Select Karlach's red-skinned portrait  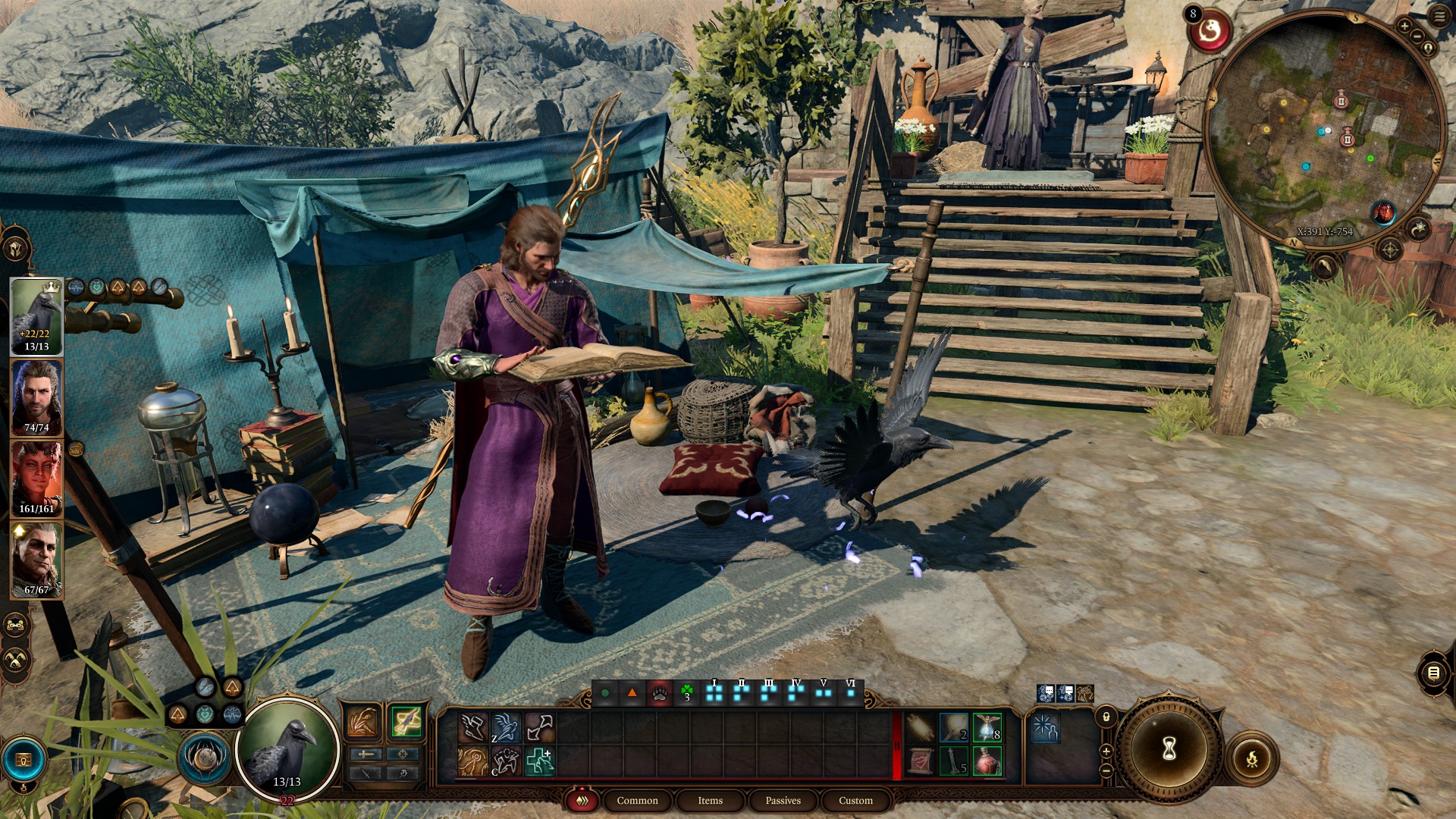[x=36, y=479]
